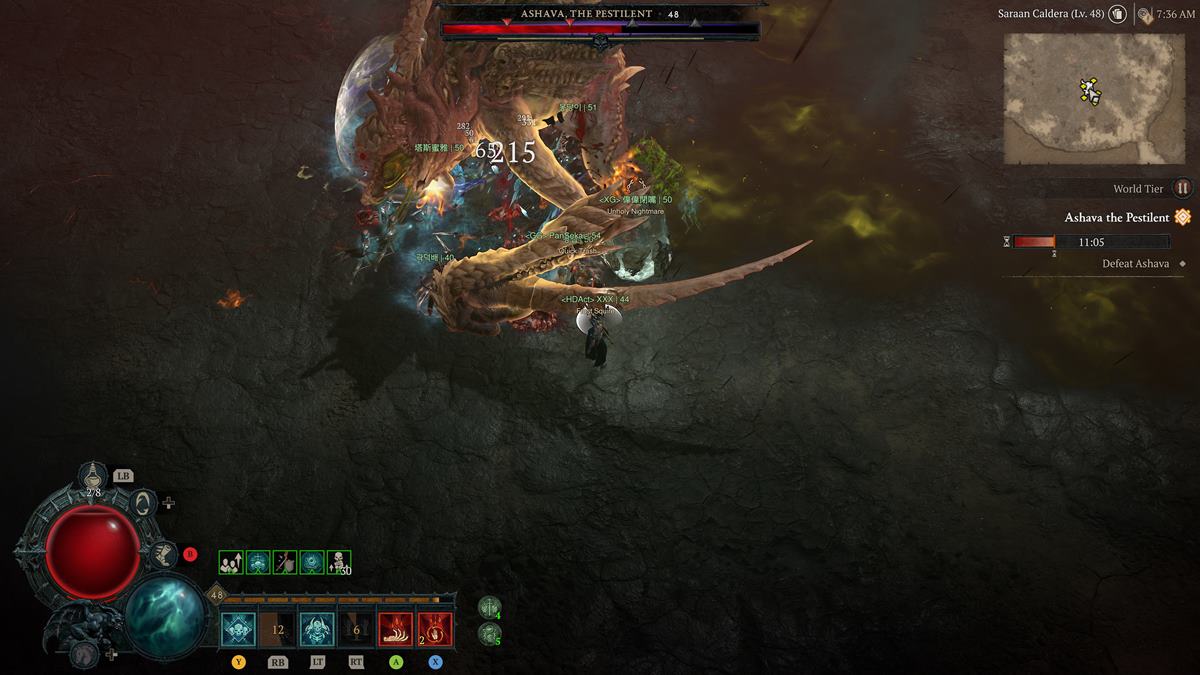The image size is (1200, 675).
Task: Click the Defeat Ashava objective
Action: pyautogui.click(x=1135, y=264)
